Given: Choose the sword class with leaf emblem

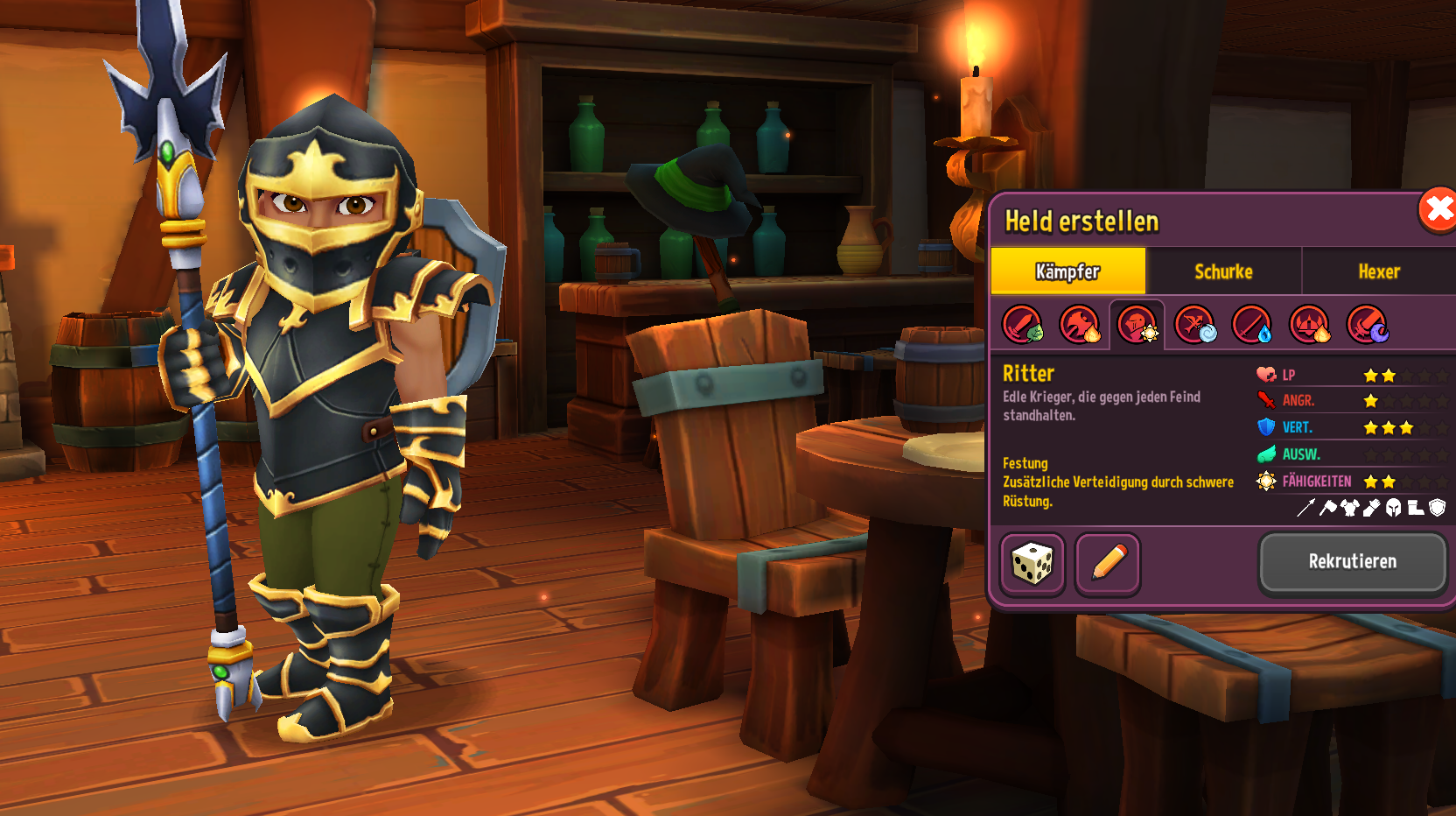Looking at the screenshot, I should 1022,325.
